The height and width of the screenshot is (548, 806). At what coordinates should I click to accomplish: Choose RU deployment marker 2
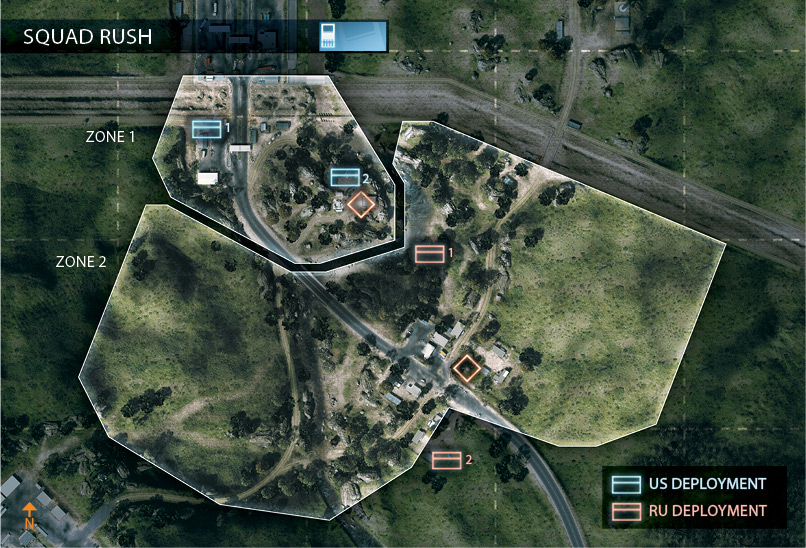point(447,460)
